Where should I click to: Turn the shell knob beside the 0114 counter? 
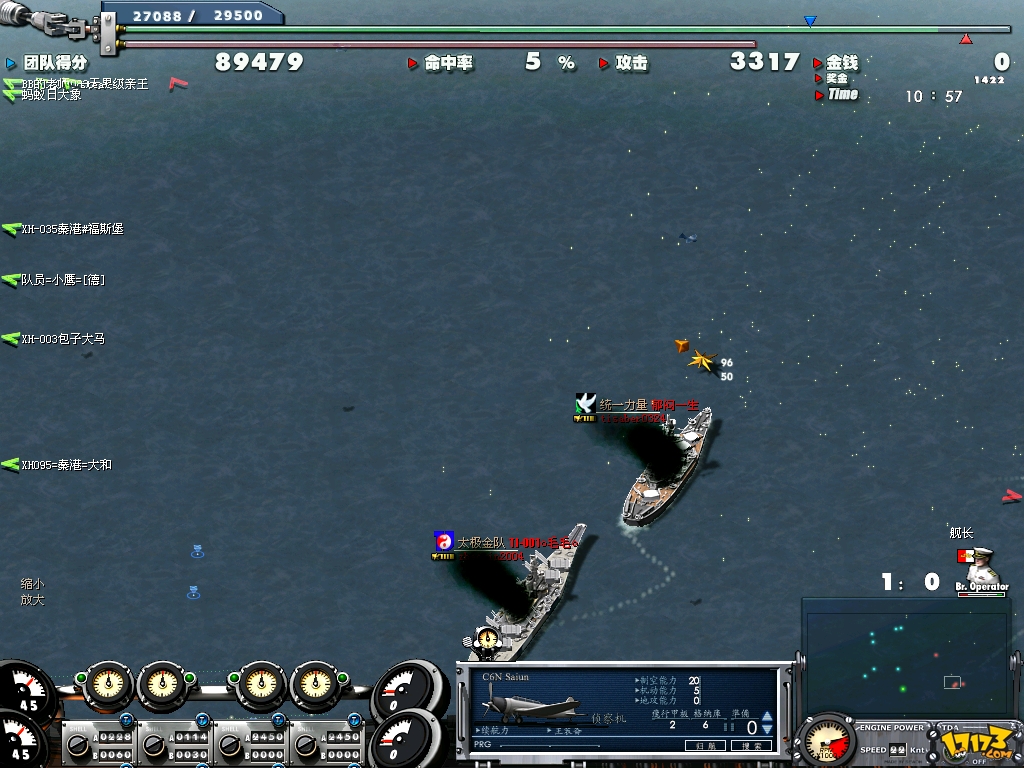[x=153, y=746]
